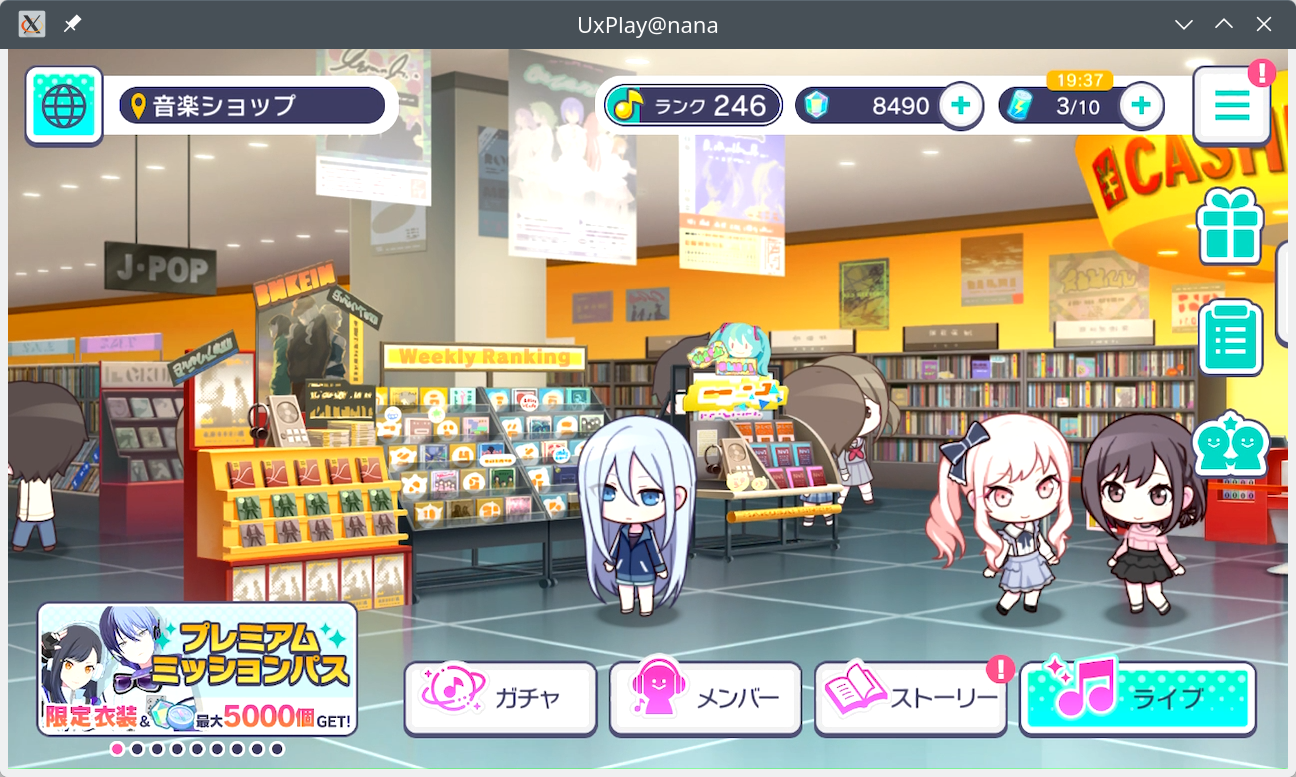This screenshot has width=1296, height=777.
Task: Tap the プレミアムミッションパス banner
Action: tap(197, 668)
